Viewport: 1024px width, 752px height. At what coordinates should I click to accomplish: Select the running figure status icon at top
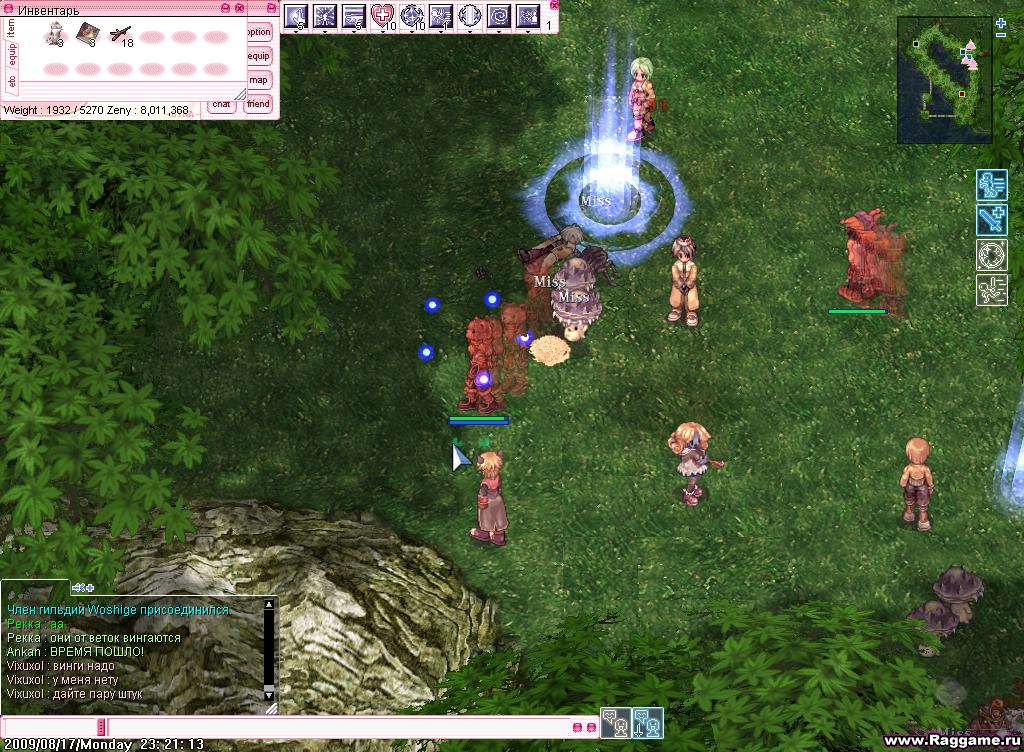coord(991,185)
